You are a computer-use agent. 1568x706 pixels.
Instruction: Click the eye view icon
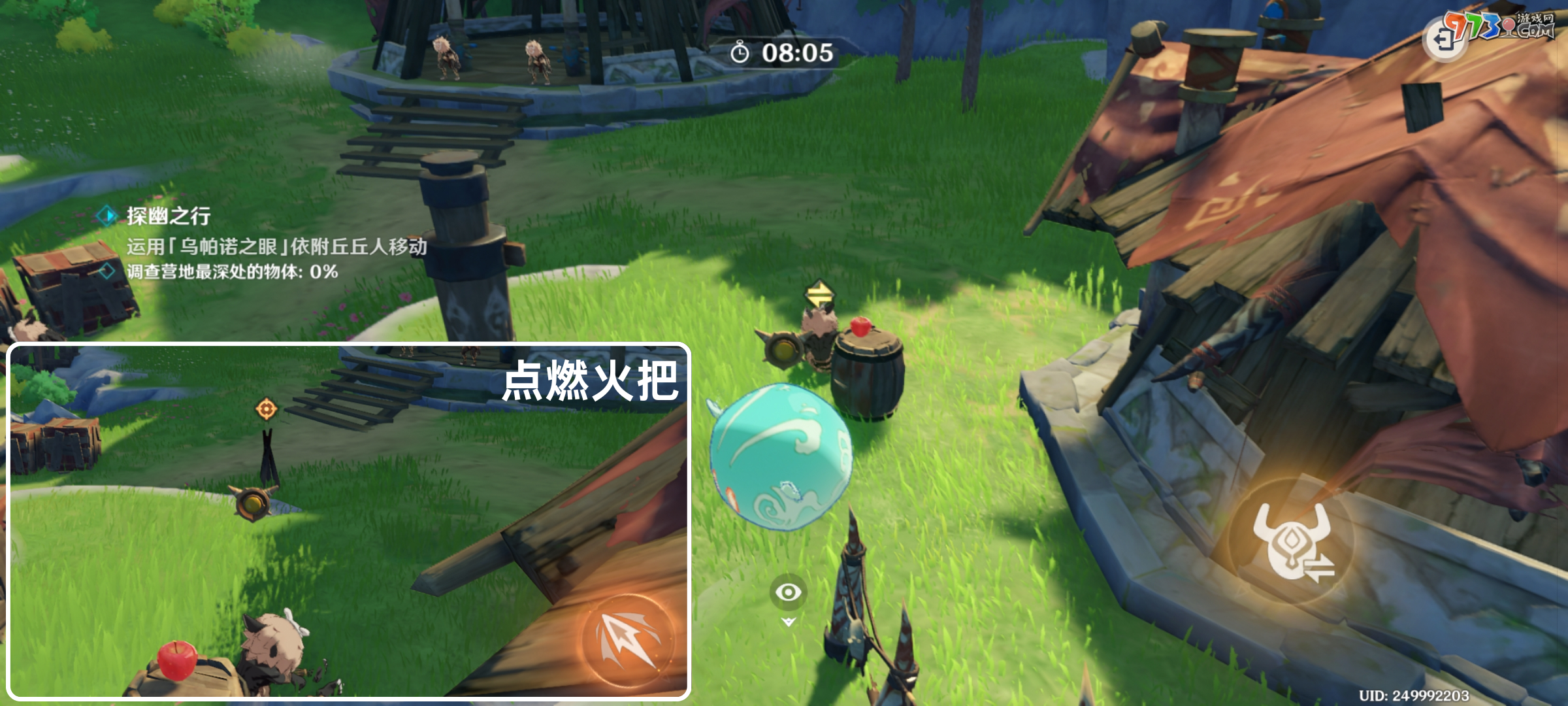pyautogui.click(x=789, y=592)
